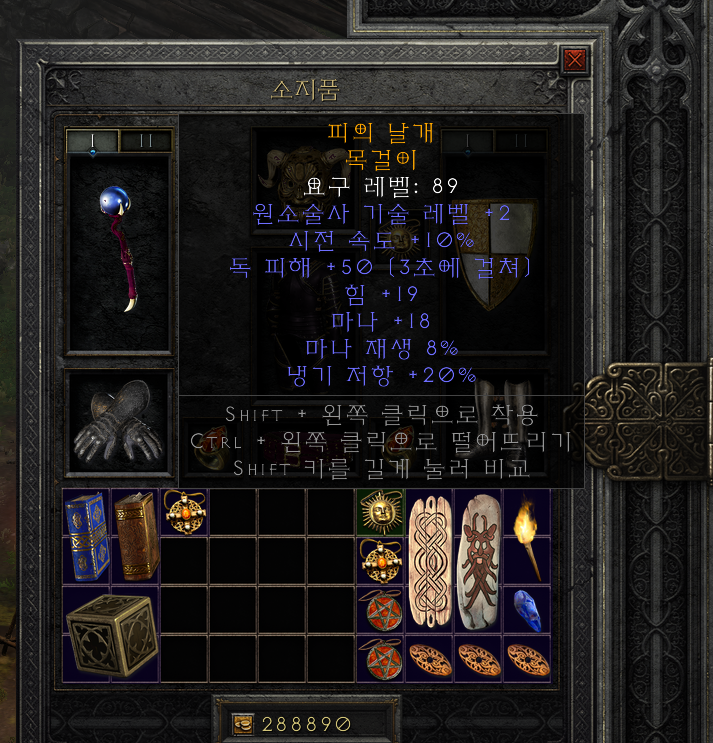Click the gold coin button
713x743 pixels.
tap(241, 724)
